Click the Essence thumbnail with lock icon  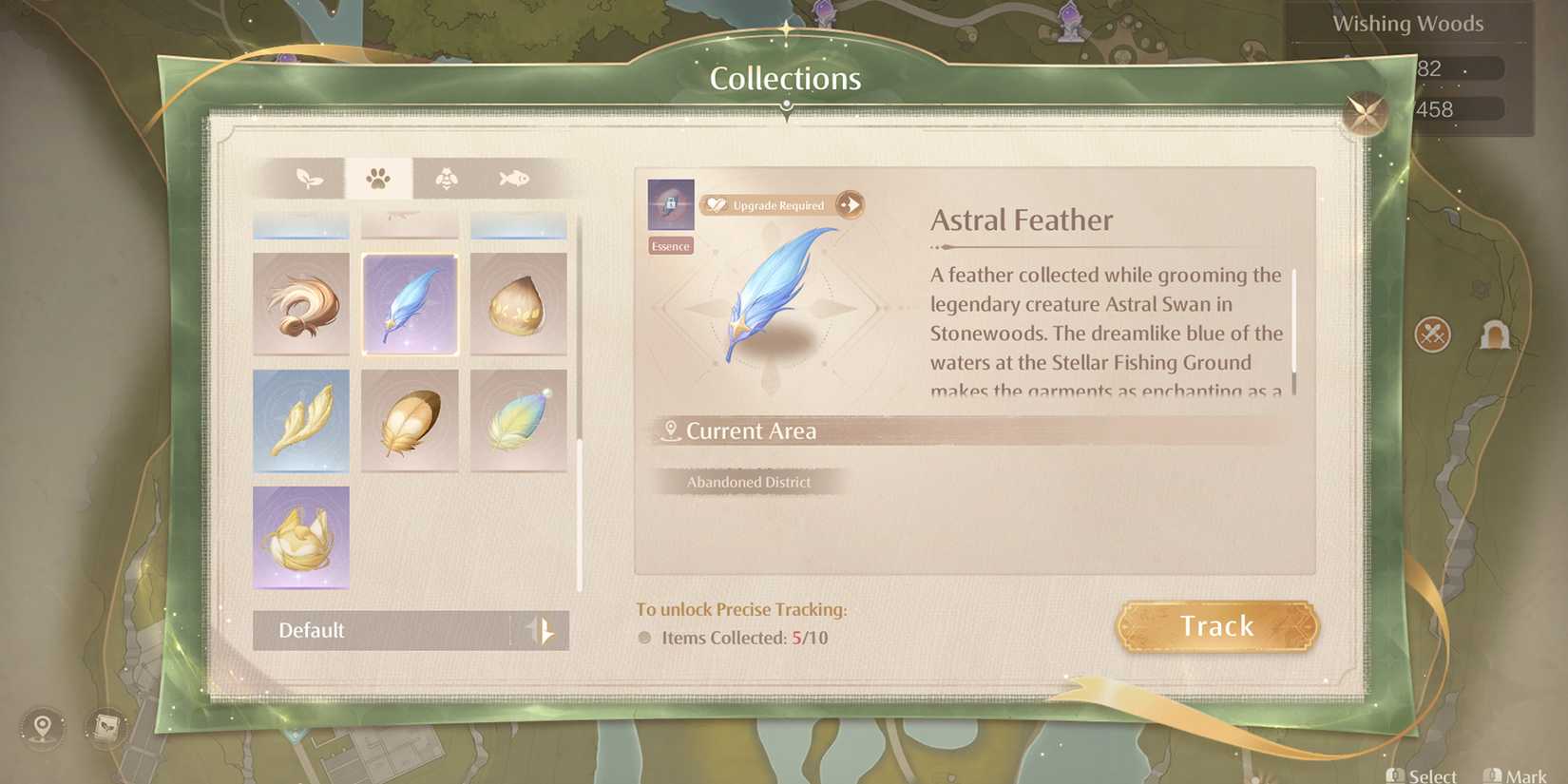[670, 207]
